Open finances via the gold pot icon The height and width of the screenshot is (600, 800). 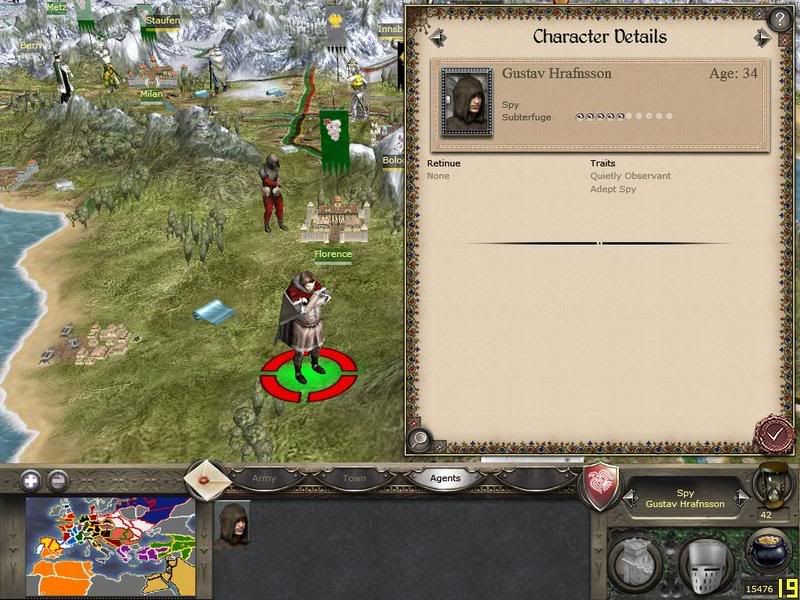(x=768, y=551)
